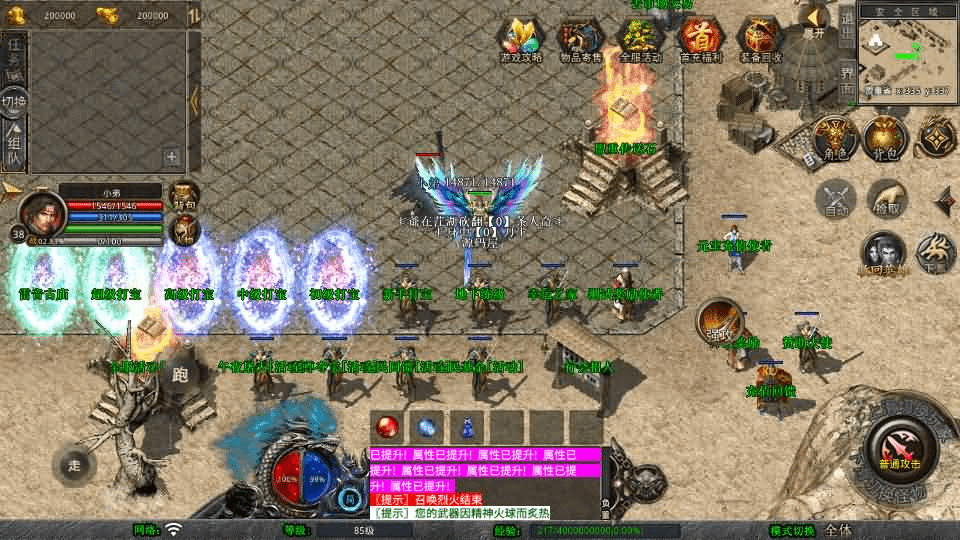Use the blue orb hotbar slot
This screenshot has width=960, height=540.
(x=427, y=426)
